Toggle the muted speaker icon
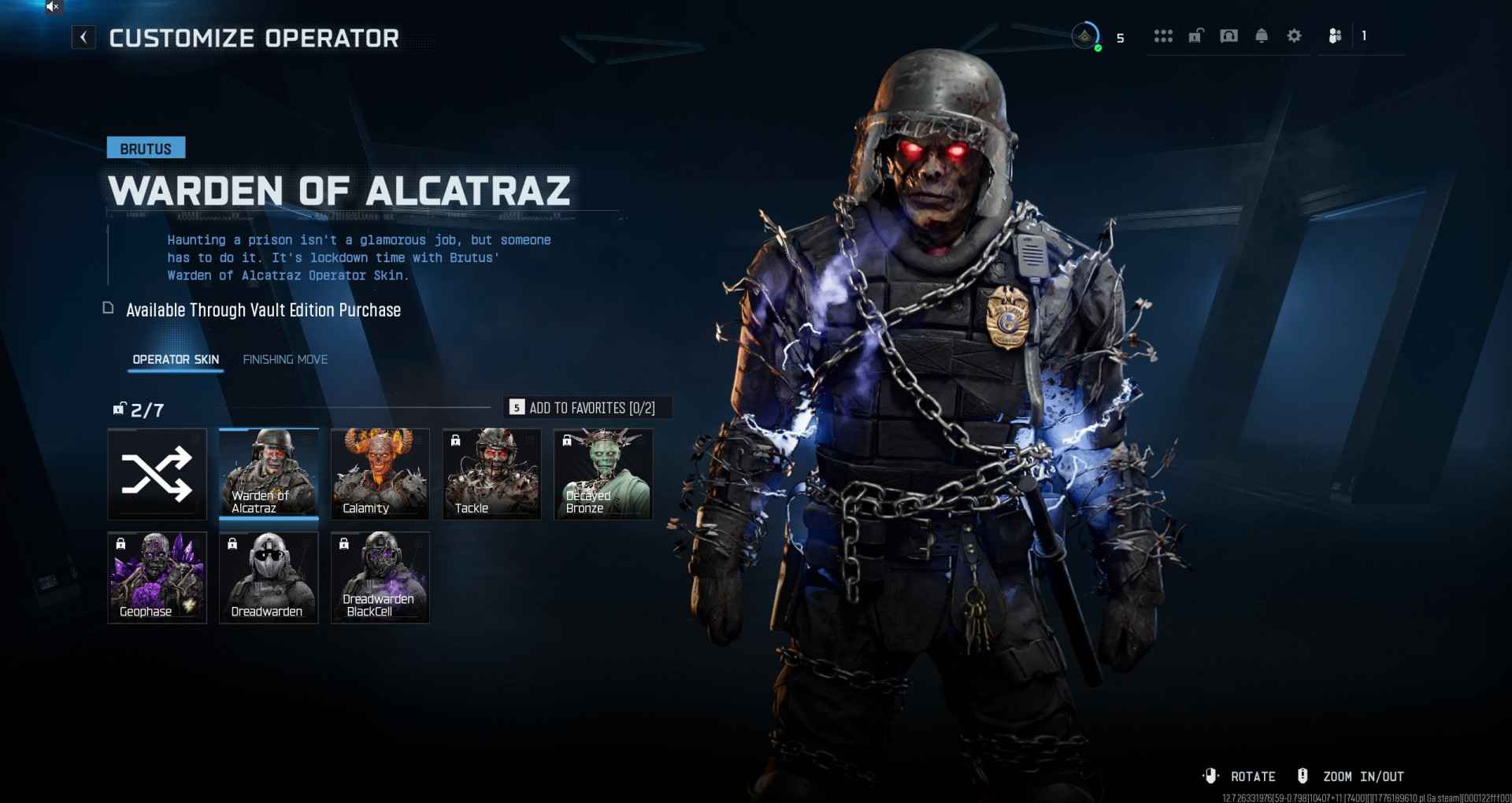This screenshot has height=803, width=1512. point(53,7)
